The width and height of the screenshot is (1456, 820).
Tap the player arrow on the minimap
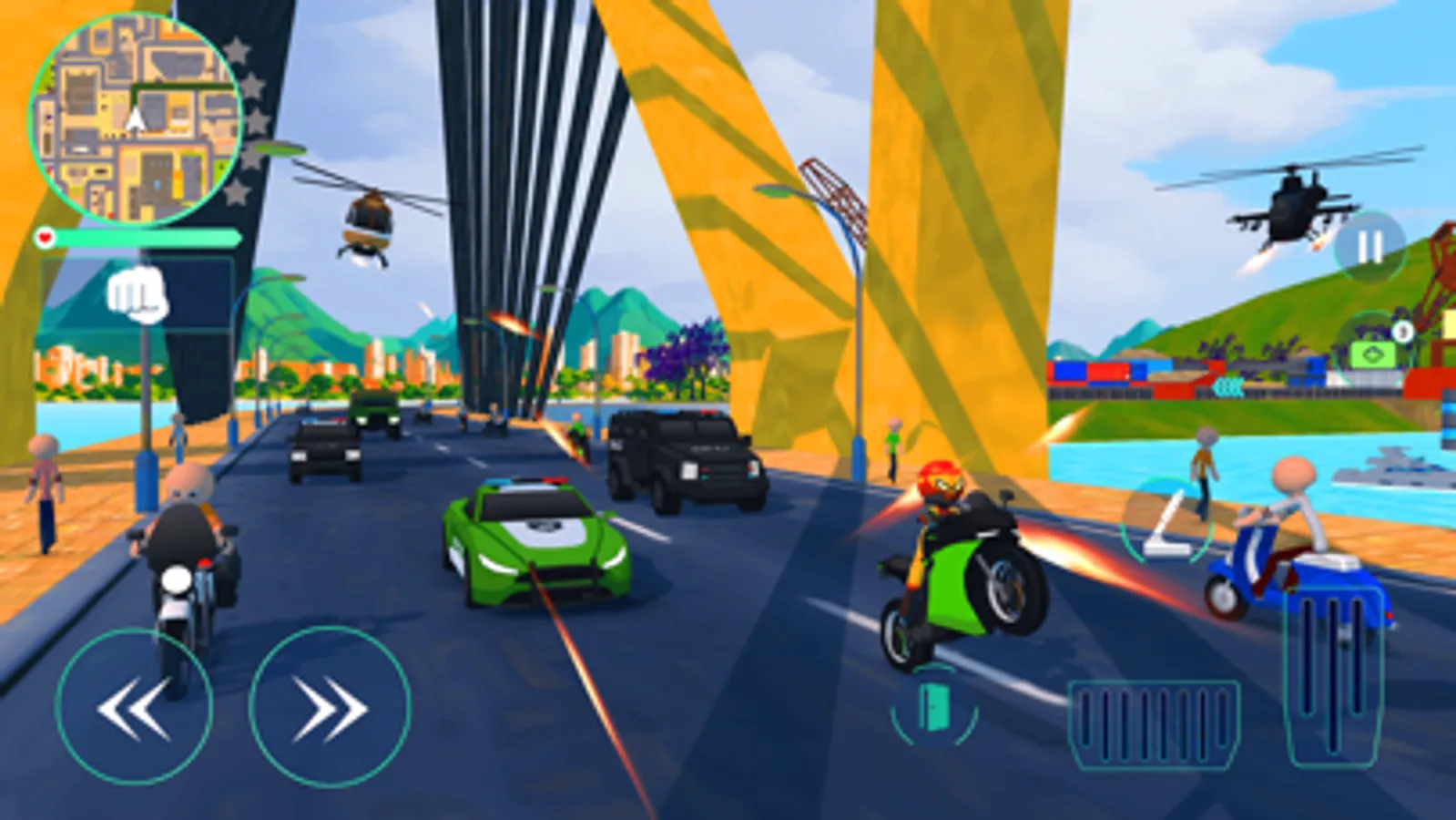135,118
